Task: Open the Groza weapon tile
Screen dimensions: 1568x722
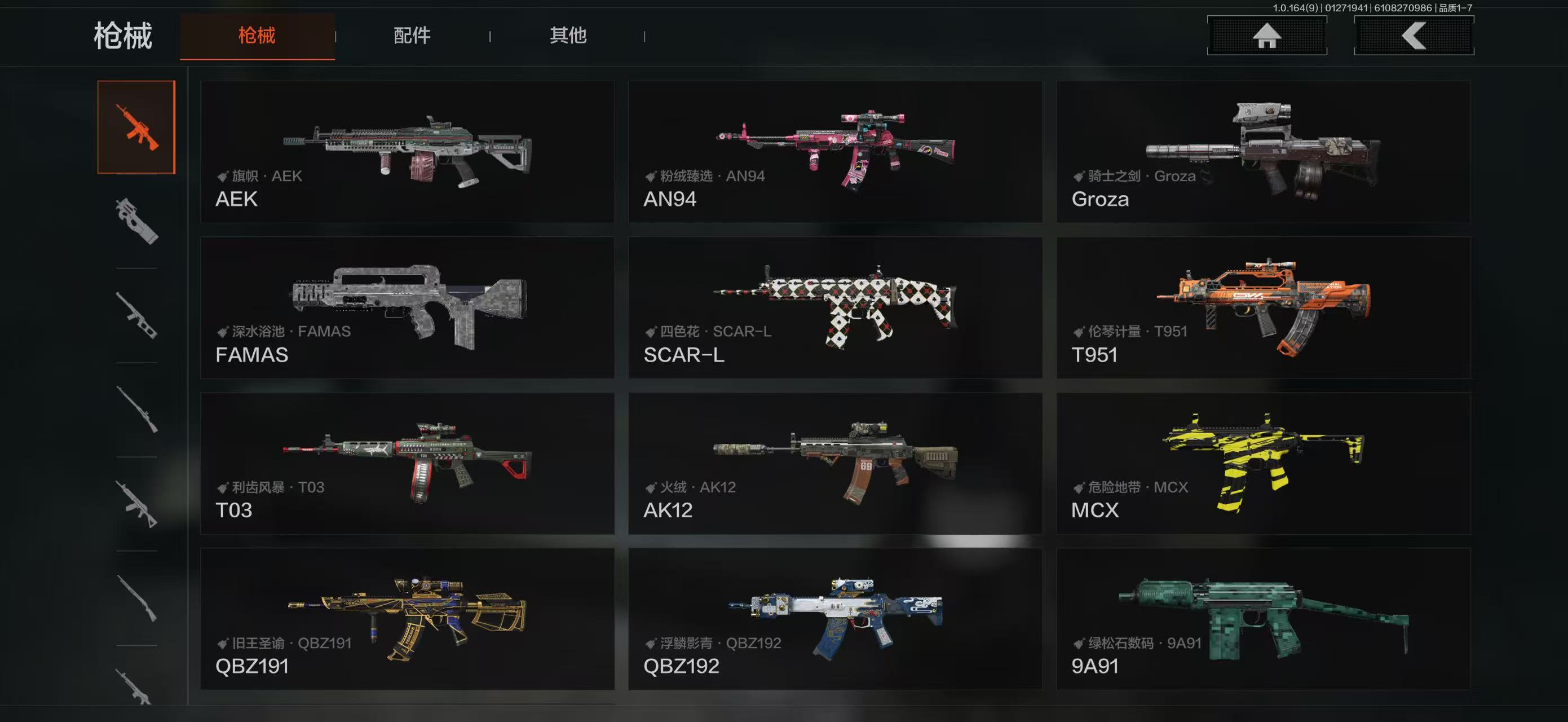Action: (1264, 152)
